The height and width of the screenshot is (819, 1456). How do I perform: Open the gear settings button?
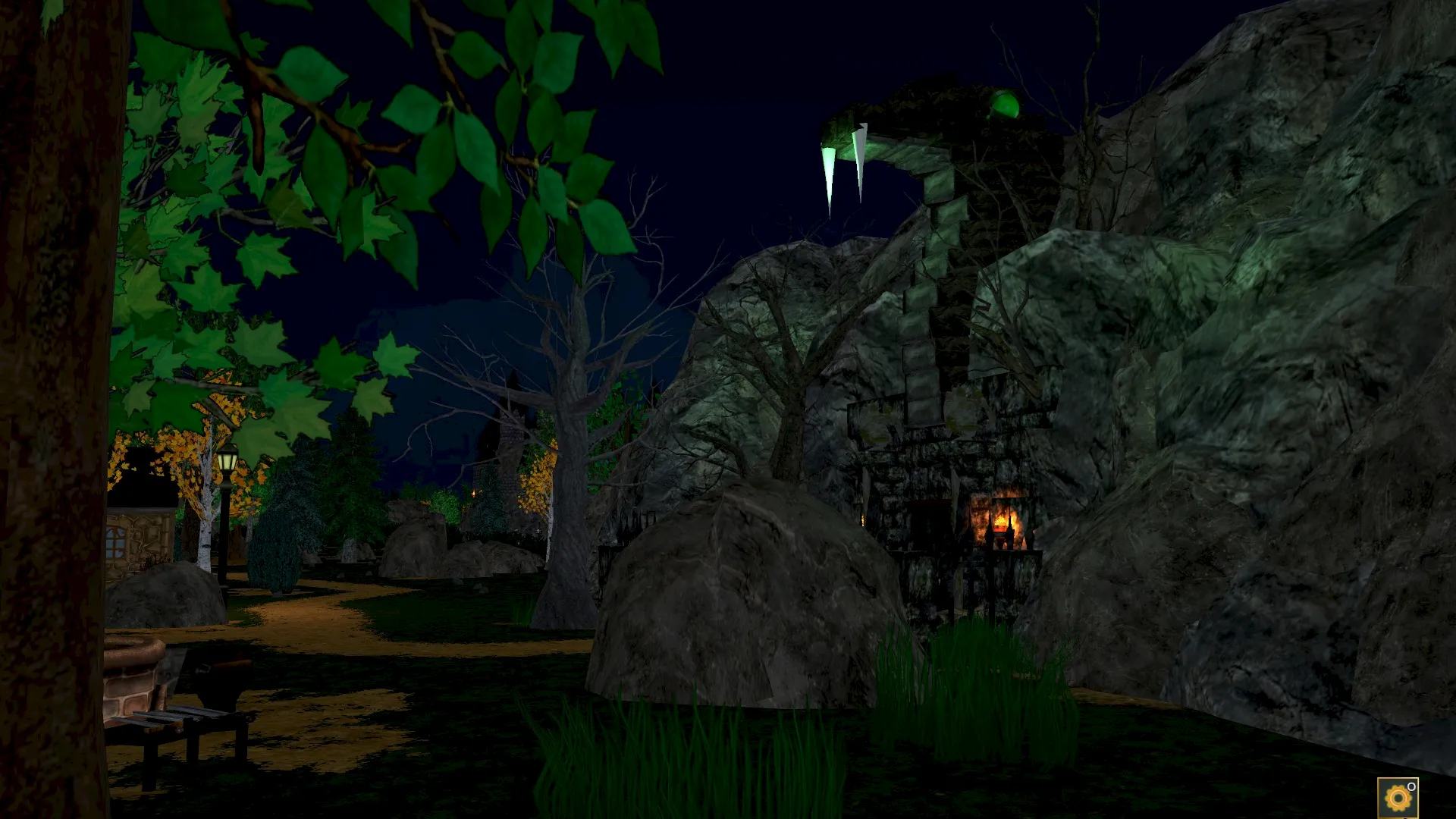[x=1397, y=798]
